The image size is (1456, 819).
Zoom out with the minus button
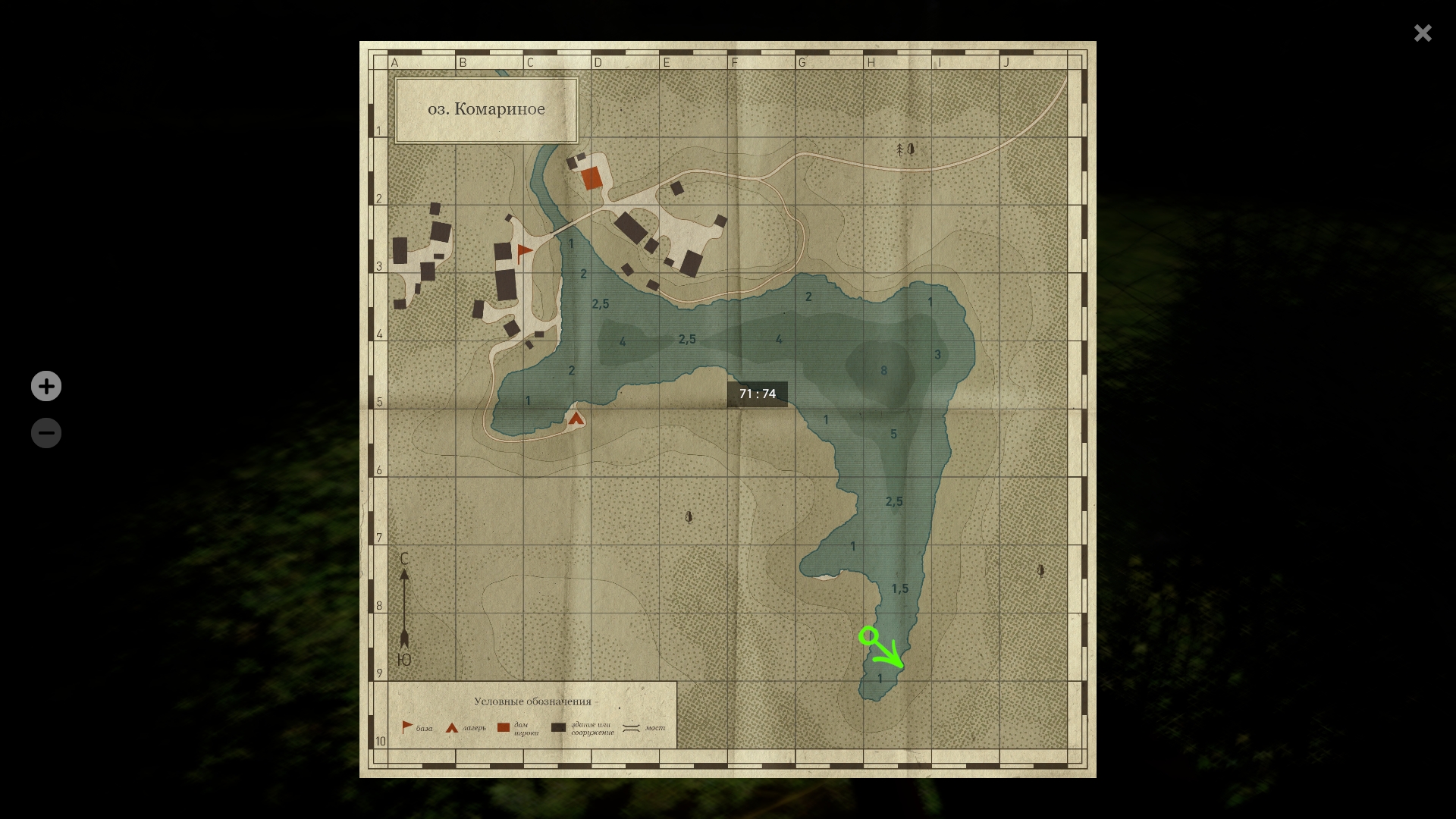click(46, 433)
